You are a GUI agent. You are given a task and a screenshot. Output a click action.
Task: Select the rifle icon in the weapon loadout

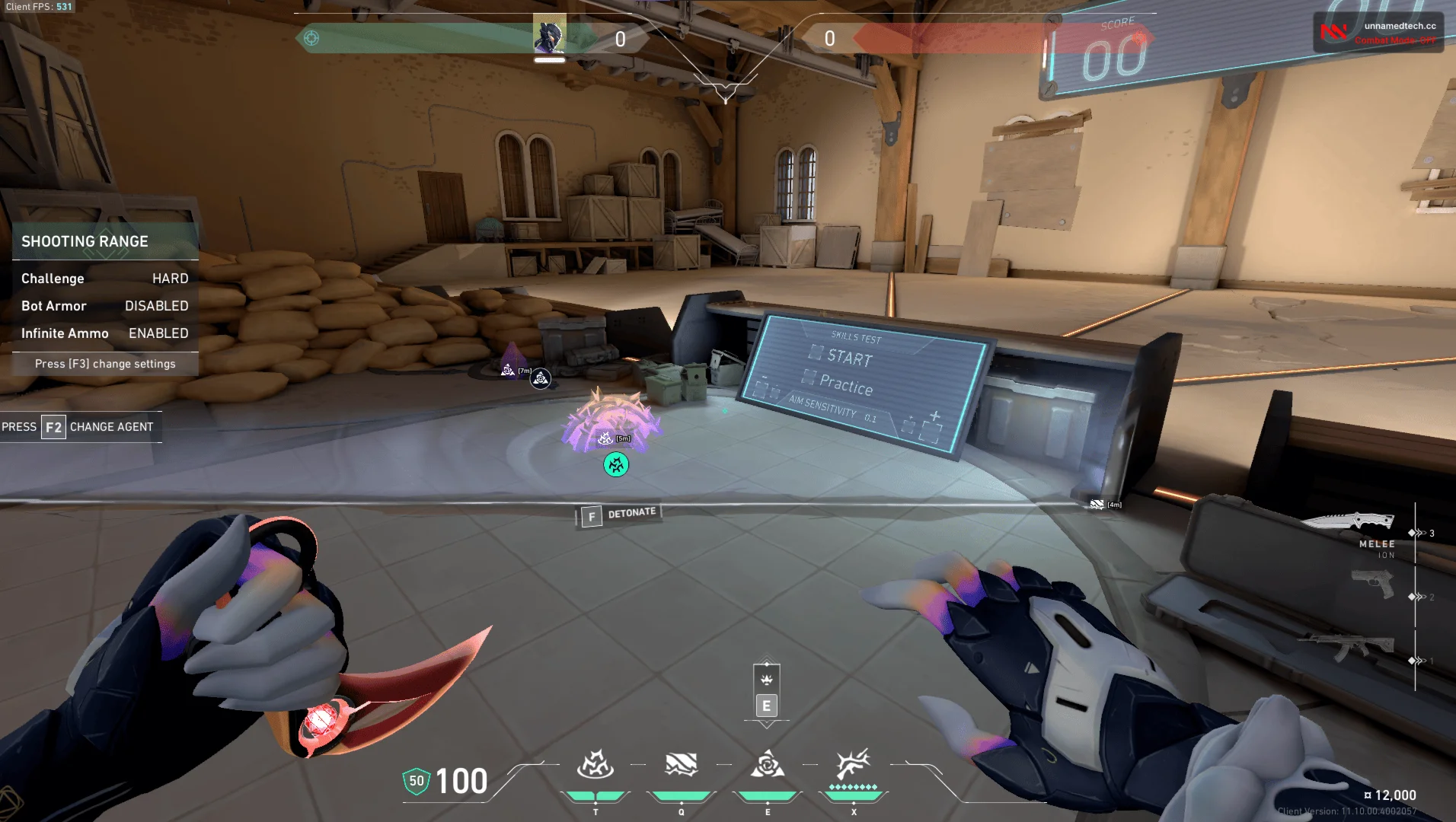(1355, 646)
